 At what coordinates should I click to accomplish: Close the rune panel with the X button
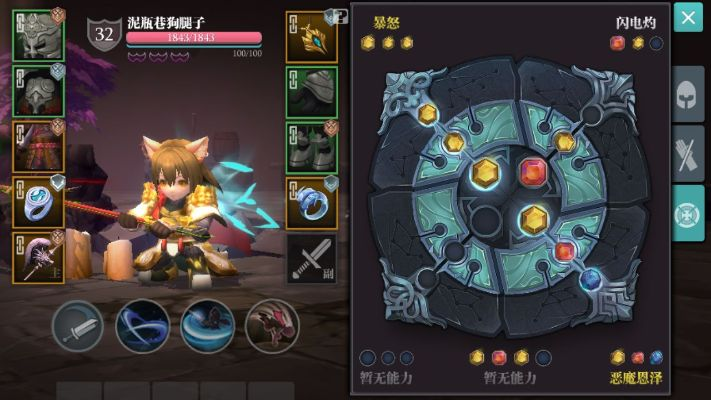click(688, 17)
